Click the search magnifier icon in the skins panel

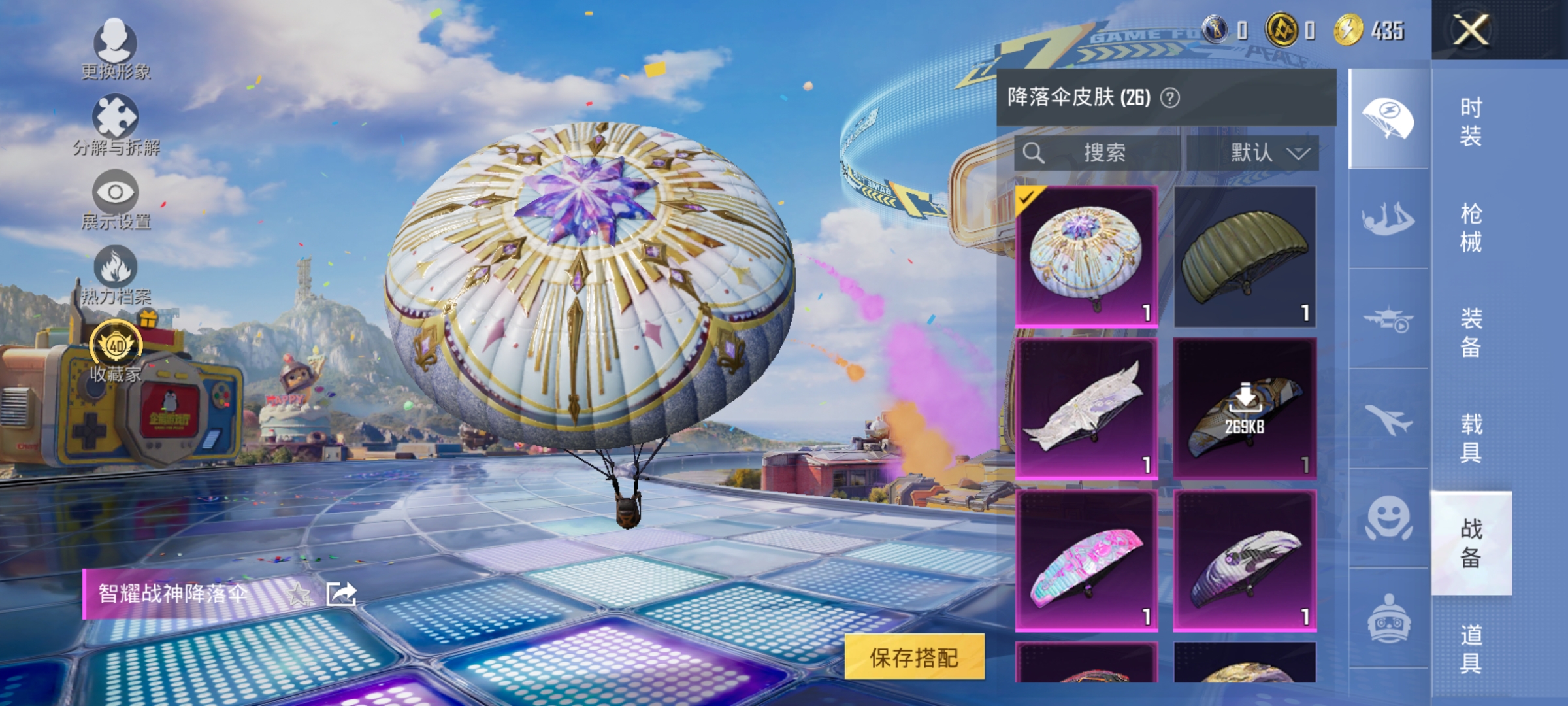click(1034, 152)
